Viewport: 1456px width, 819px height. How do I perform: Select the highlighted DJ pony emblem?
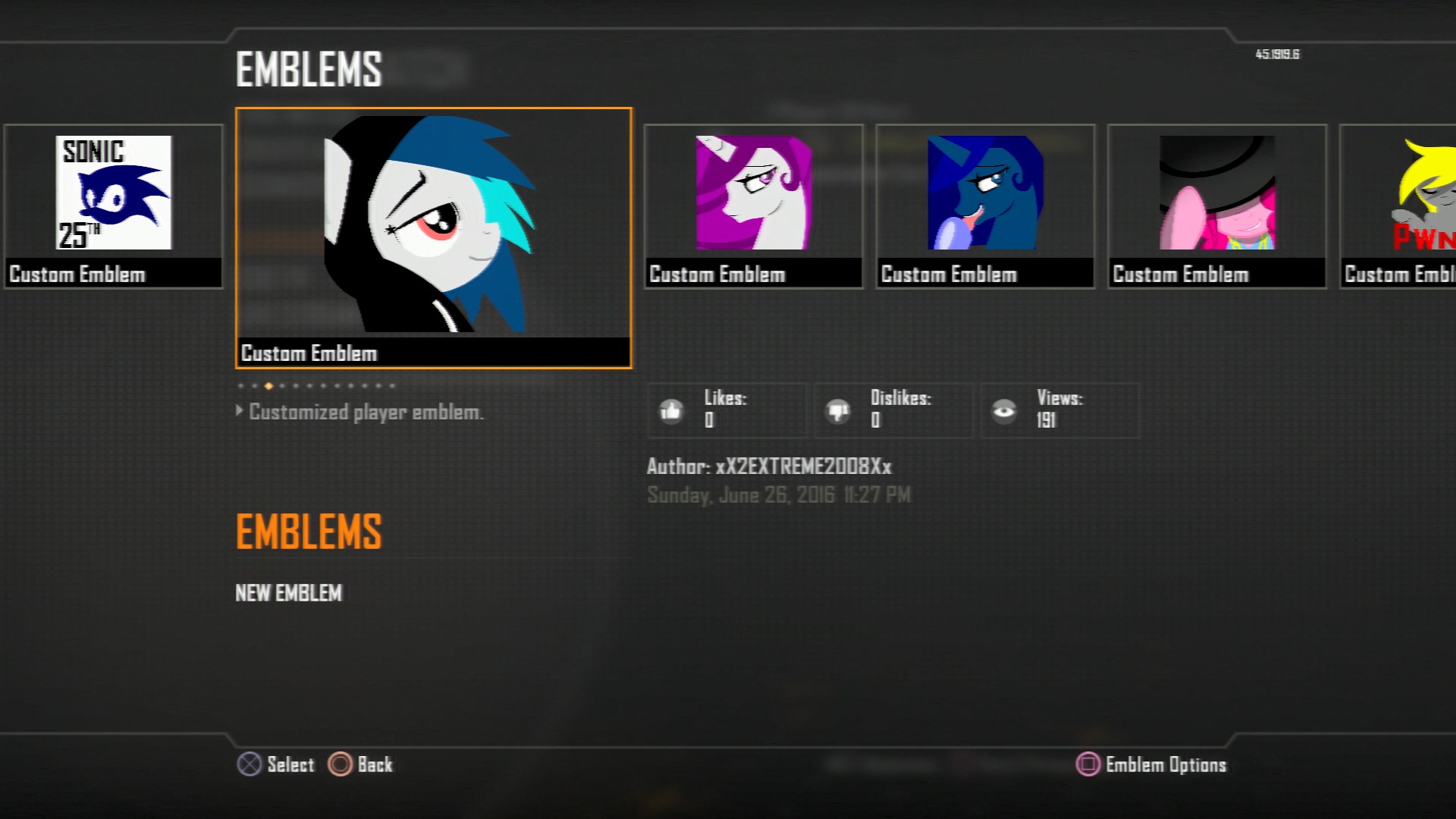point(434,227)
